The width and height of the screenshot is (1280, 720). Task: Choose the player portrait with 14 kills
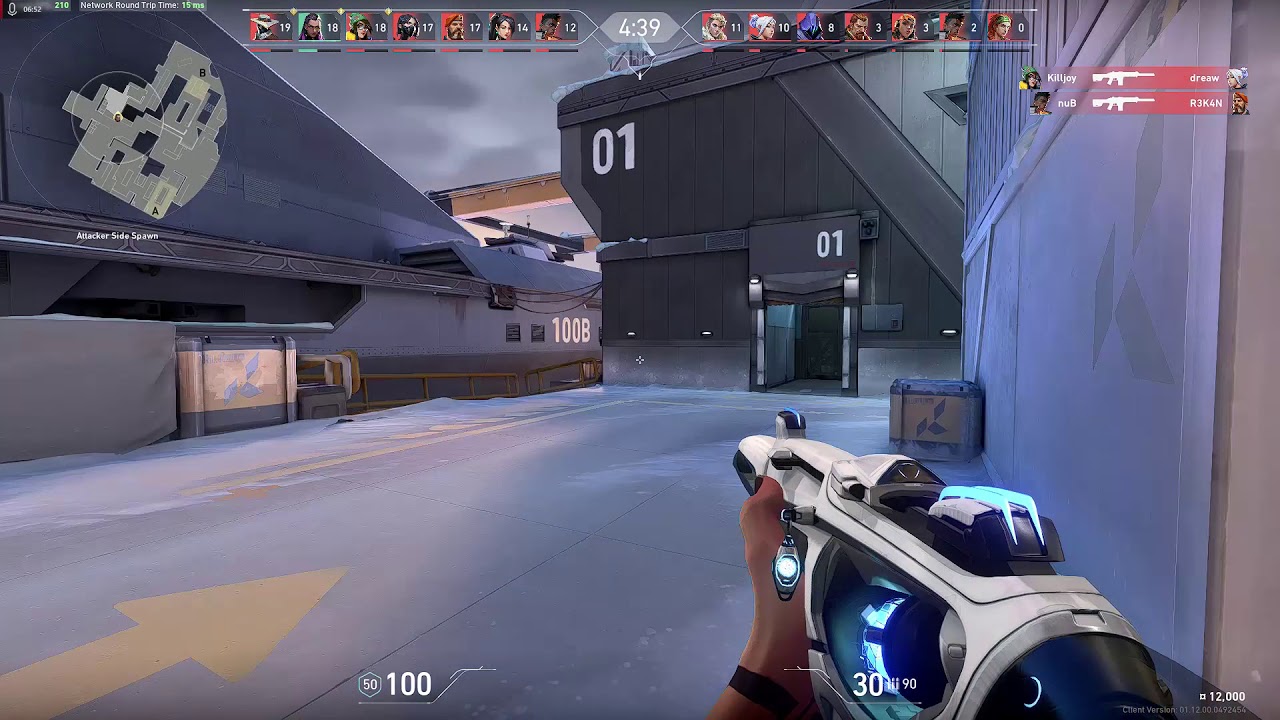[x=500, y=27]
